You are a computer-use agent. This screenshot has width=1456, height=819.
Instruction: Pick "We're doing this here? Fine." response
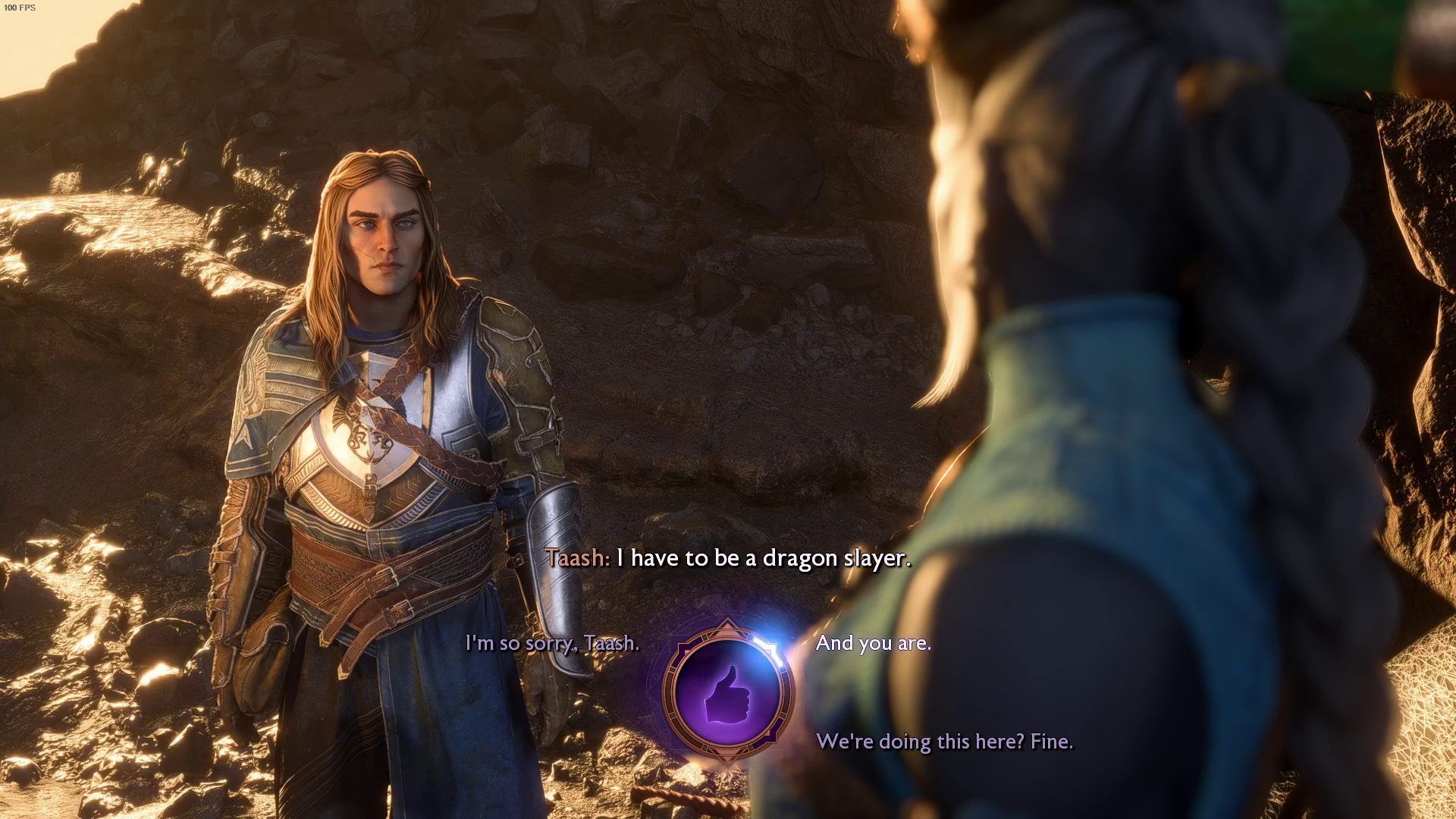pyautogui.click(x=944, y=741)
